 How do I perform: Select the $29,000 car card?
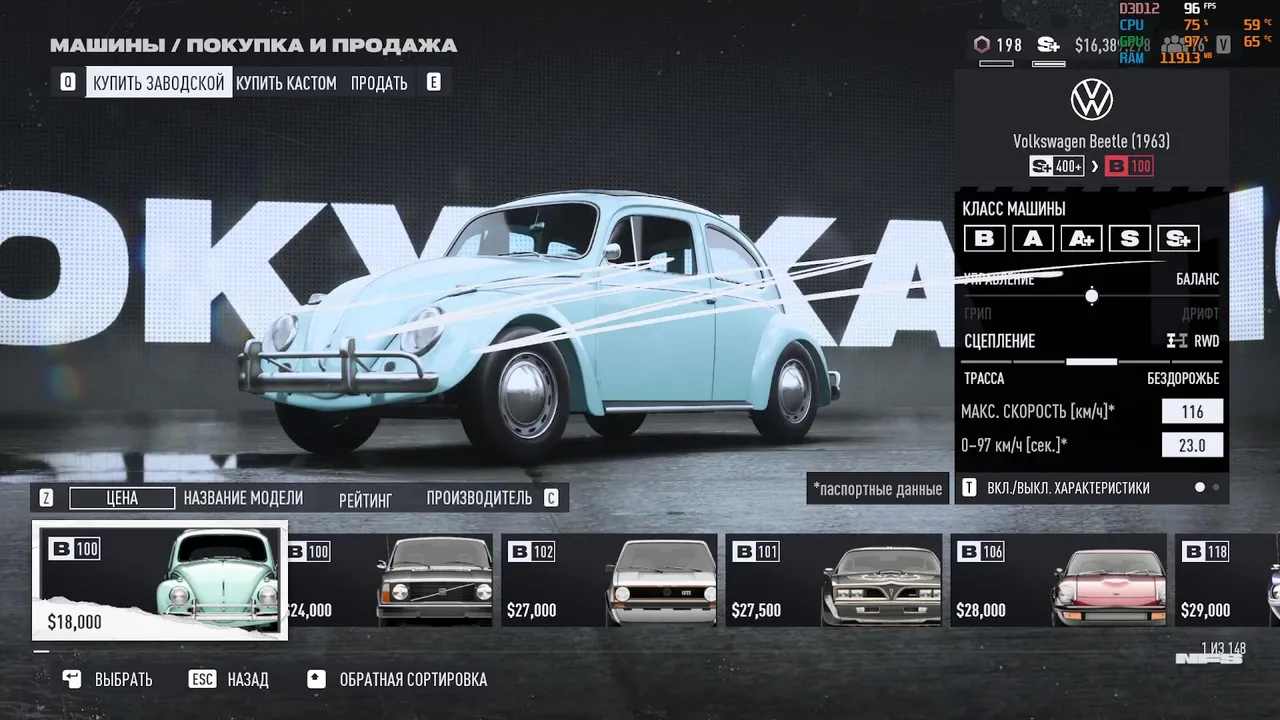(x=1230, y=581)
